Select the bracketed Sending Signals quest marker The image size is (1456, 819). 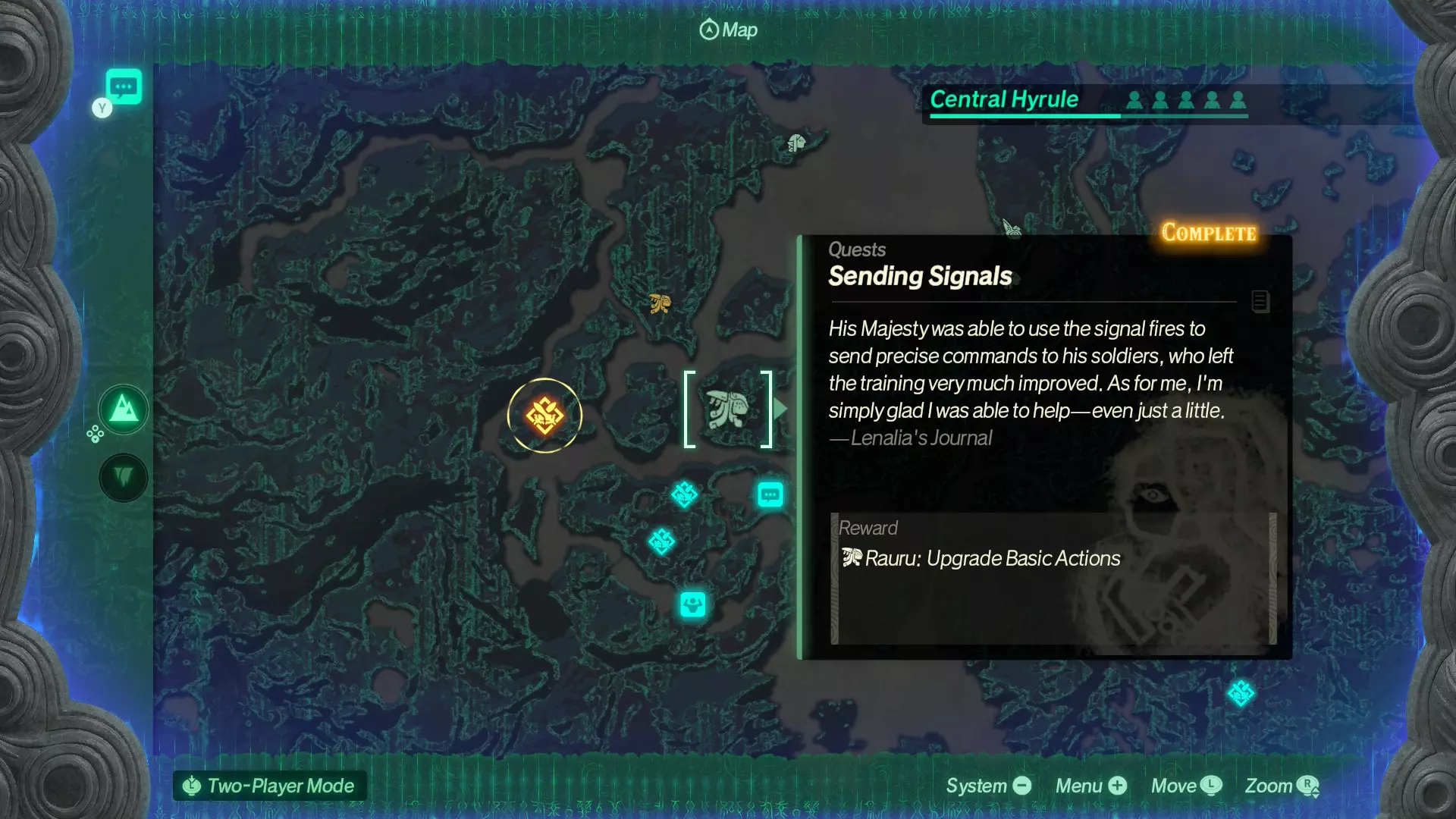pyautogui.click(x=727, y=409)
